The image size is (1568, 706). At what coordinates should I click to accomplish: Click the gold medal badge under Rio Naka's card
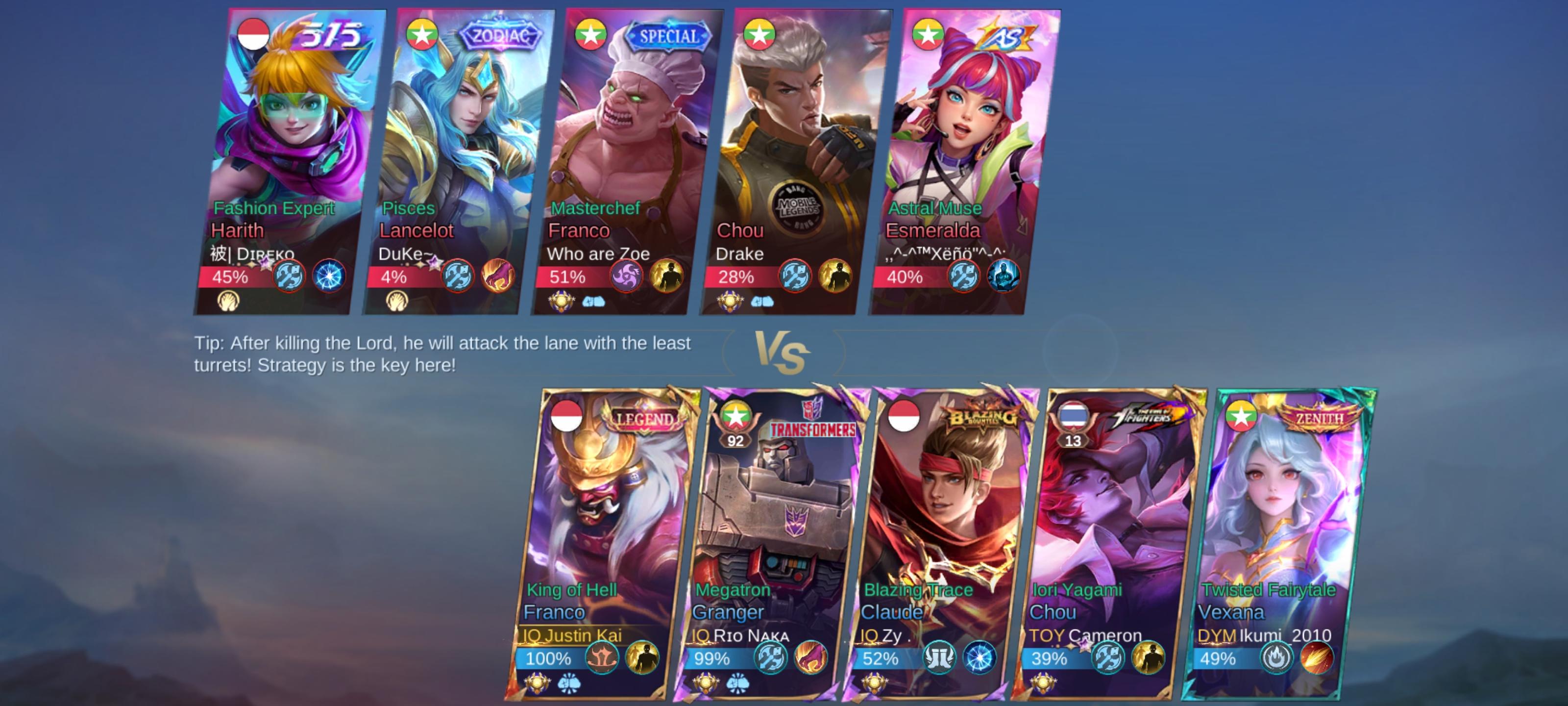click(x=706, y=684)
